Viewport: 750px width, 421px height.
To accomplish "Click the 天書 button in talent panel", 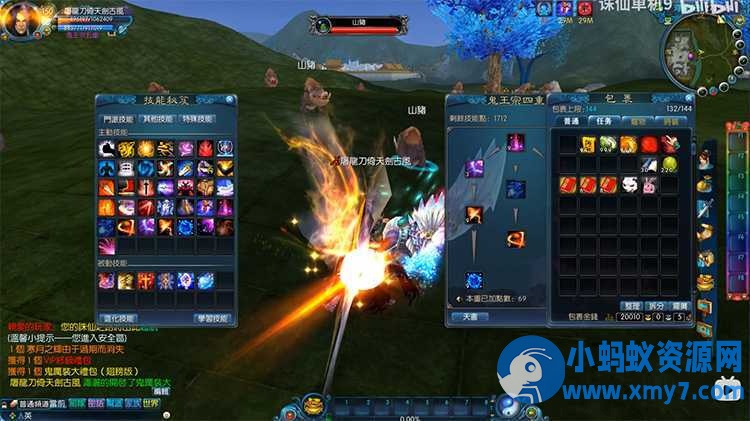I will coord(470,316).
